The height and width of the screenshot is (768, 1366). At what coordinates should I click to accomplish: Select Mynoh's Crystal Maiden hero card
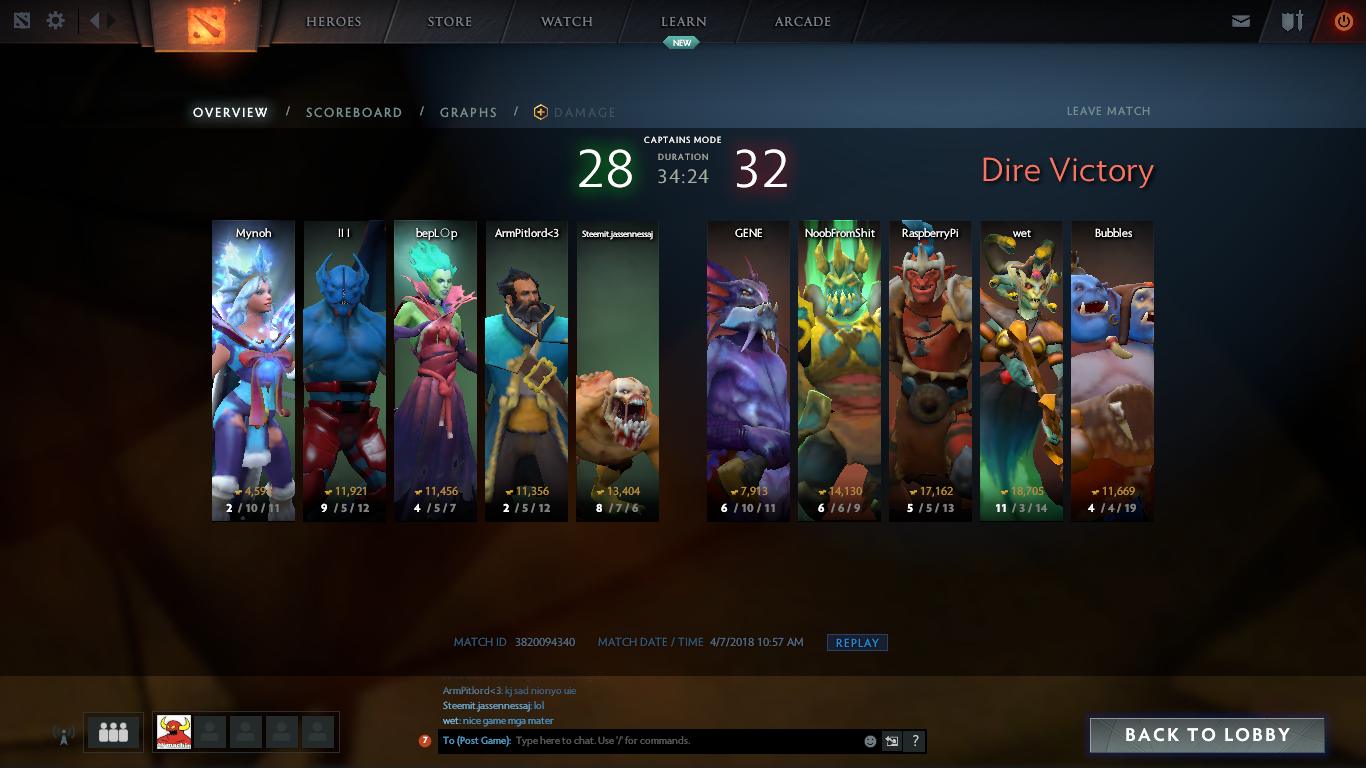(x=253, y=370)
